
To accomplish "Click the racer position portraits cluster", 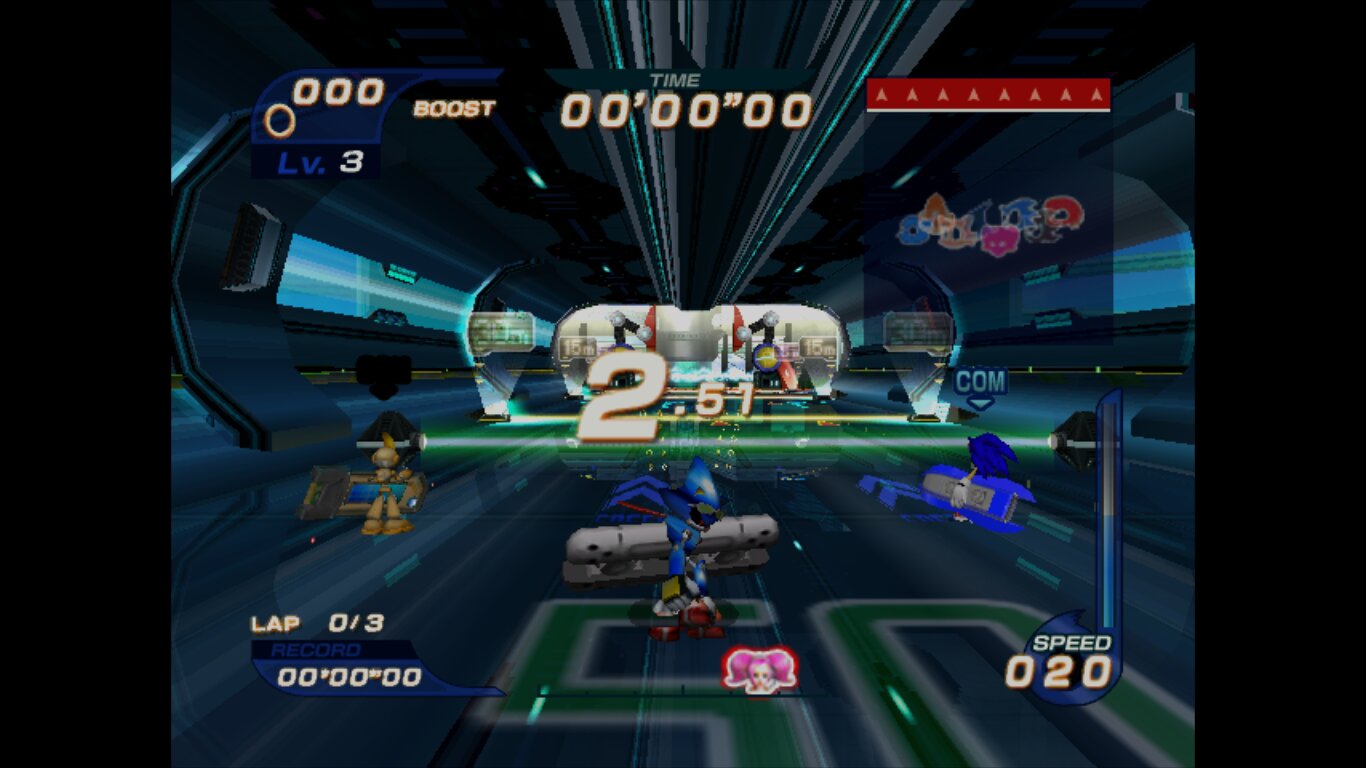I will click(989, 222).
